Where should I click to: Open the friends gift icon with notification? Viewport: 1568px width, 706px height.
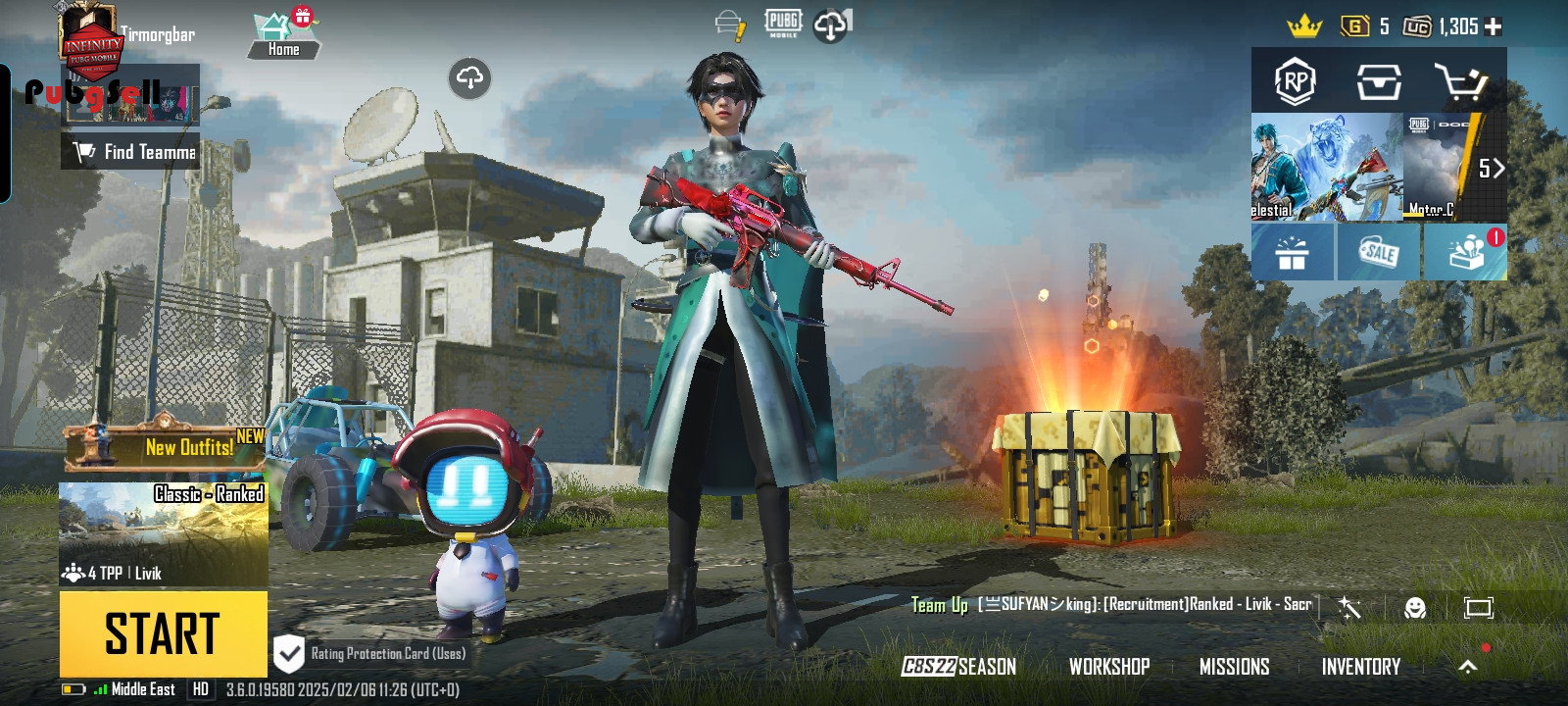coord(1466,253)
